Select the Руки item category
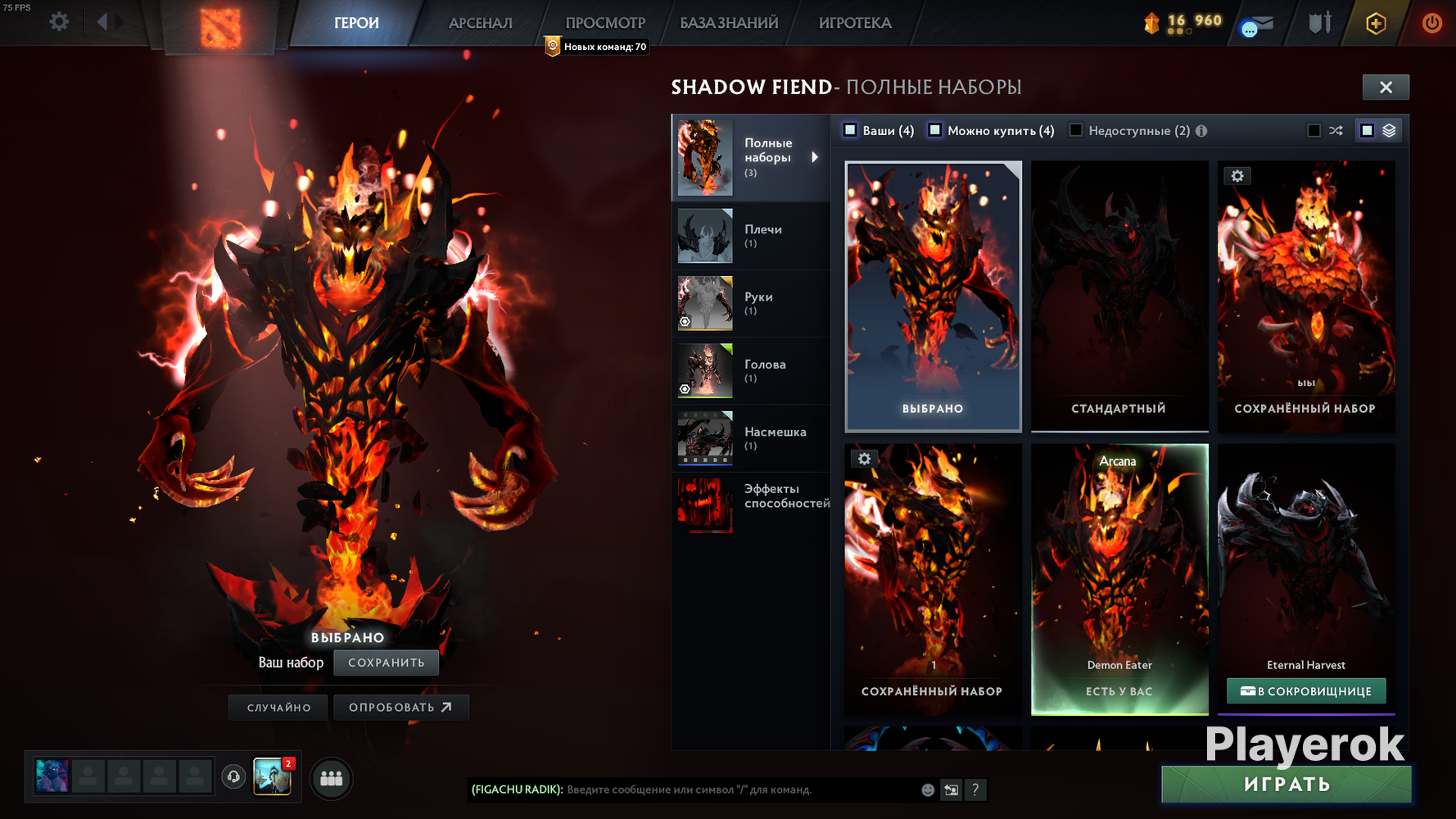 pos(751,303)
